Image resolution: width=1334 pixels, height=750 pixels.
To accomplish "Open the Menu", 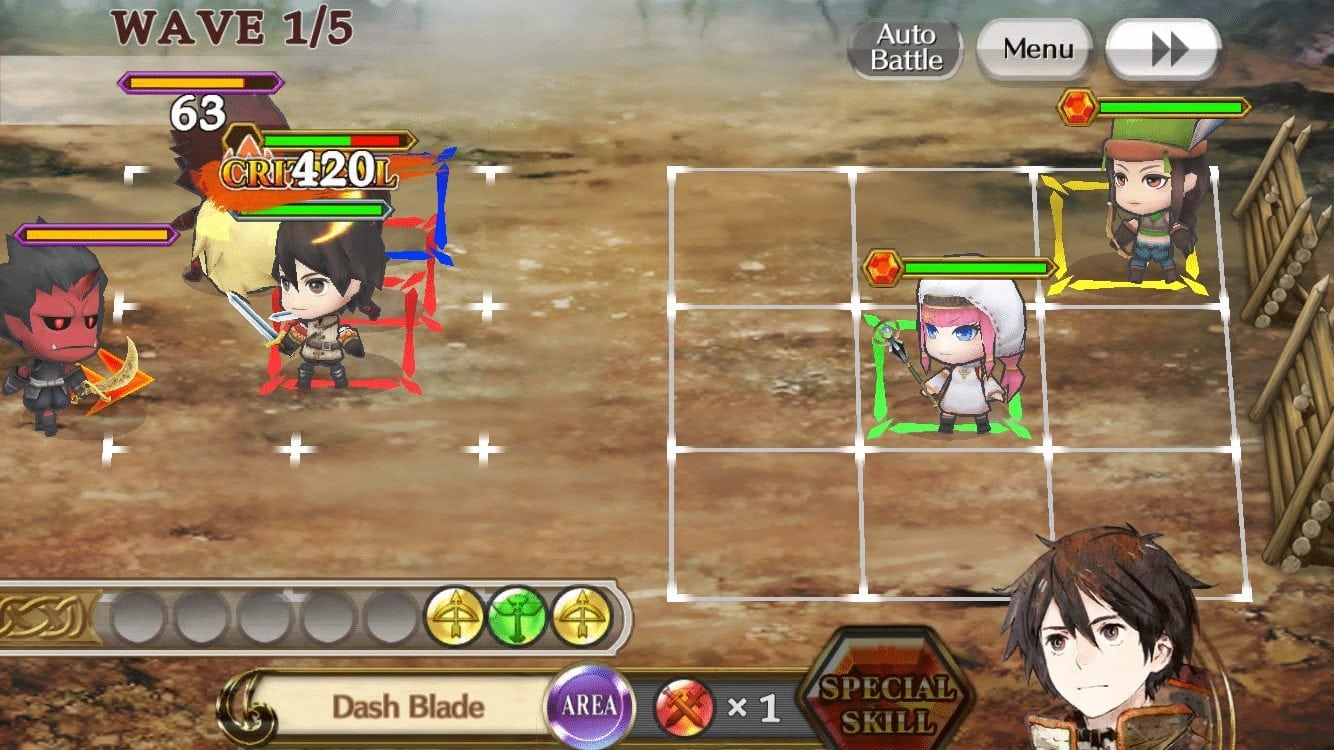I will 1034,47.
